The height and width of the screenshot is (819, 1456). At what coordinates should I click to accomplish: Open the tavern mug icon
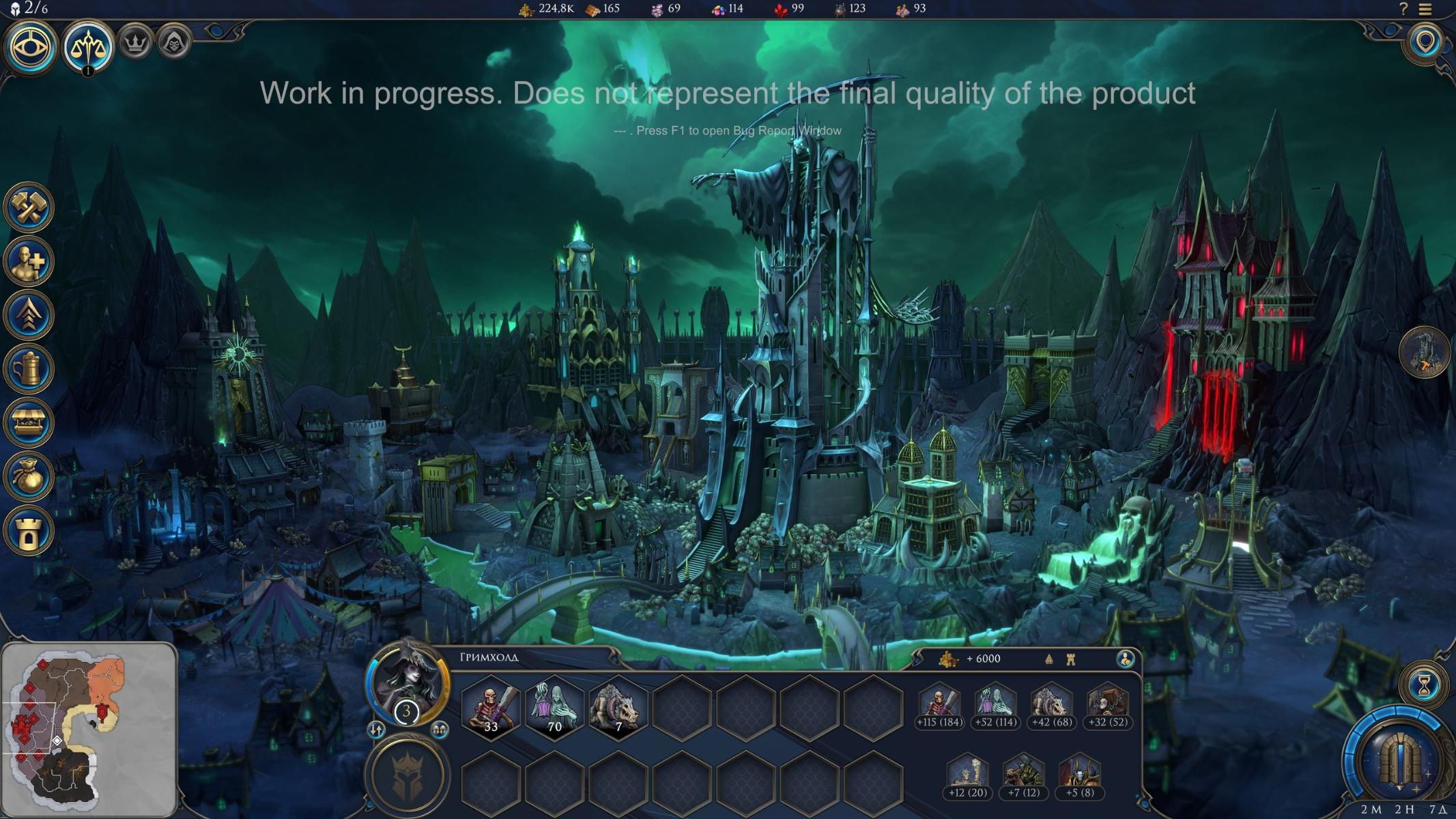tap(29, 369)
